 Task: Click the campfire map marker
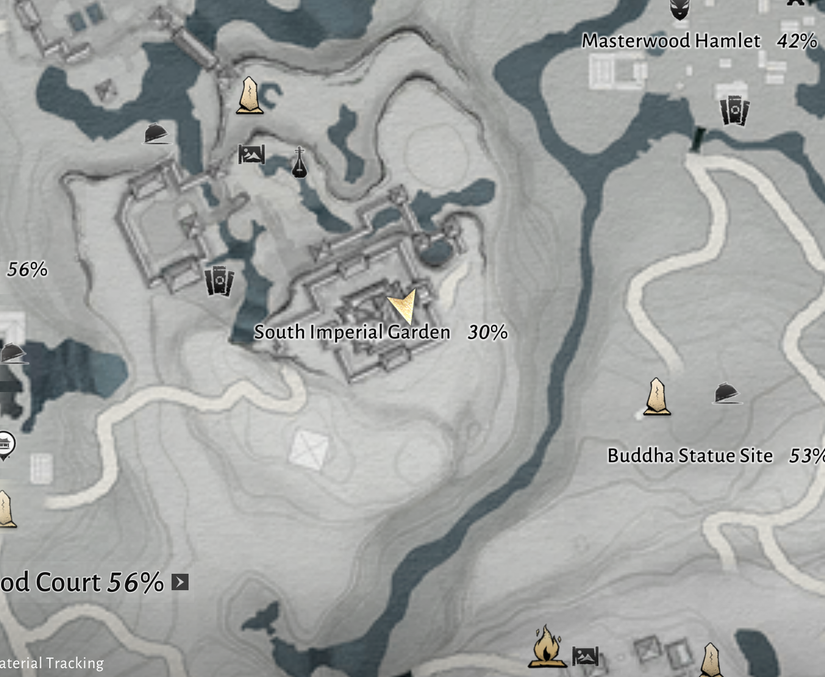coord(546,647)
